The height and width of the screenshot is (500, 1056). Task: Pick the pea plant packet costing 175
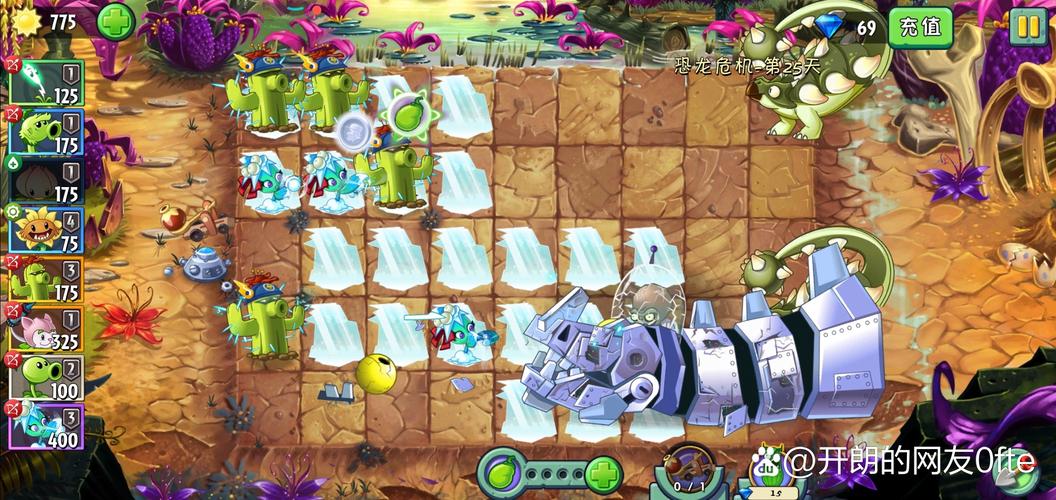pos(46,132)
